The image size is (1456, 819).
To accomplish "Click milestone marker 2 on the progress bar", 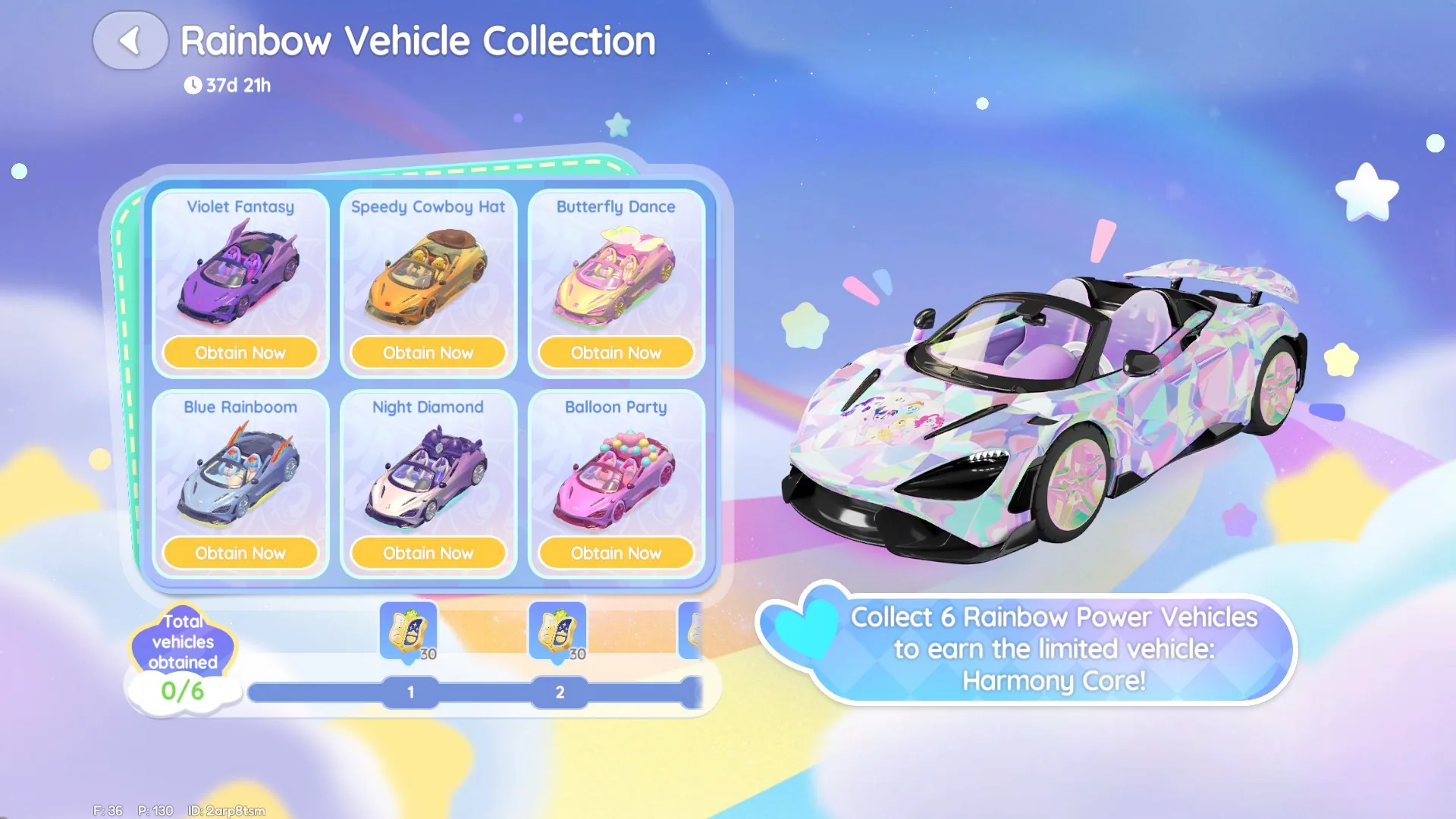I will coord(559,692).
